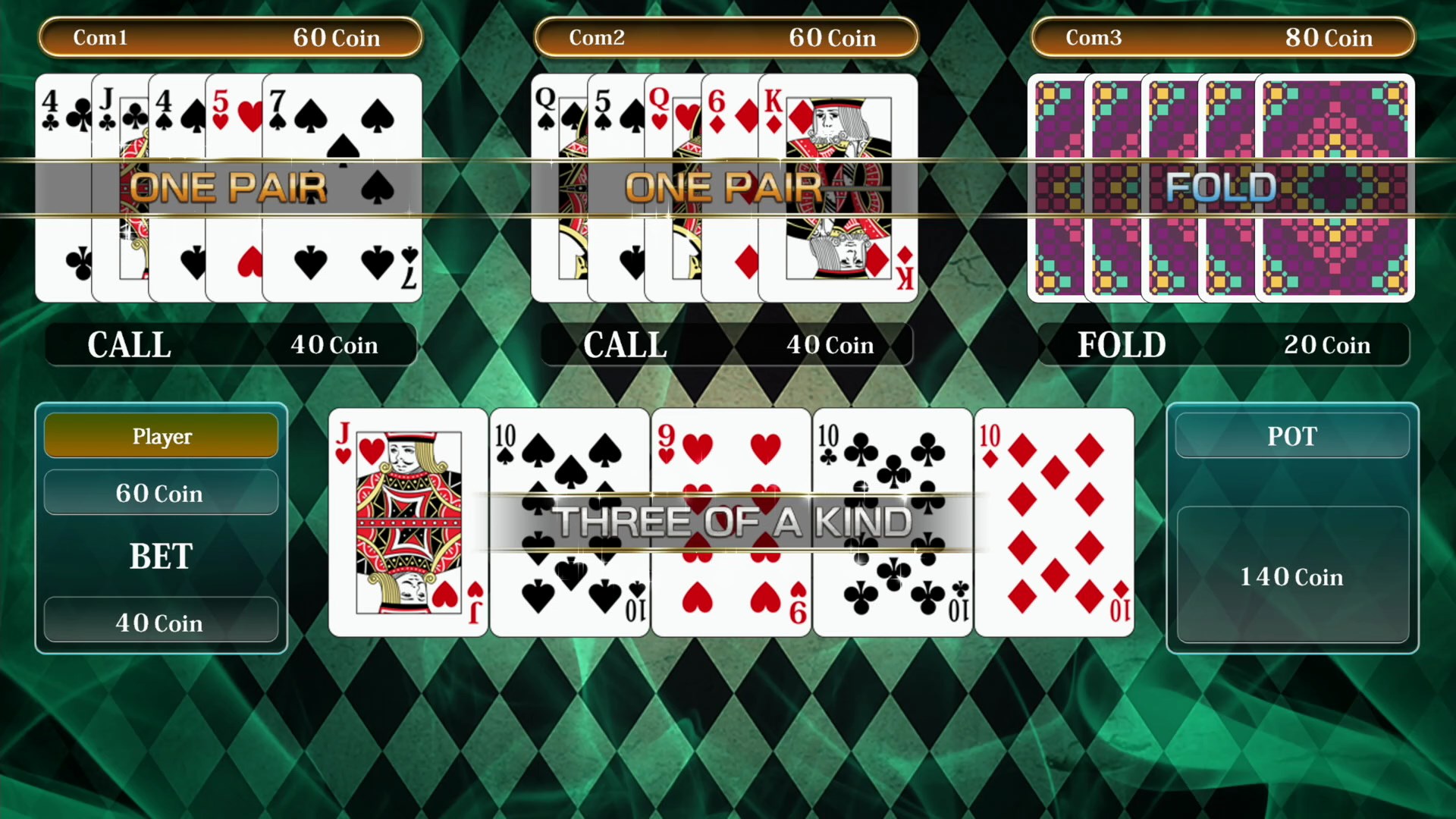This screenshot has height=819, width=1456.
Task: Toggle Com3's FOLD banner
Action: 1221,187
